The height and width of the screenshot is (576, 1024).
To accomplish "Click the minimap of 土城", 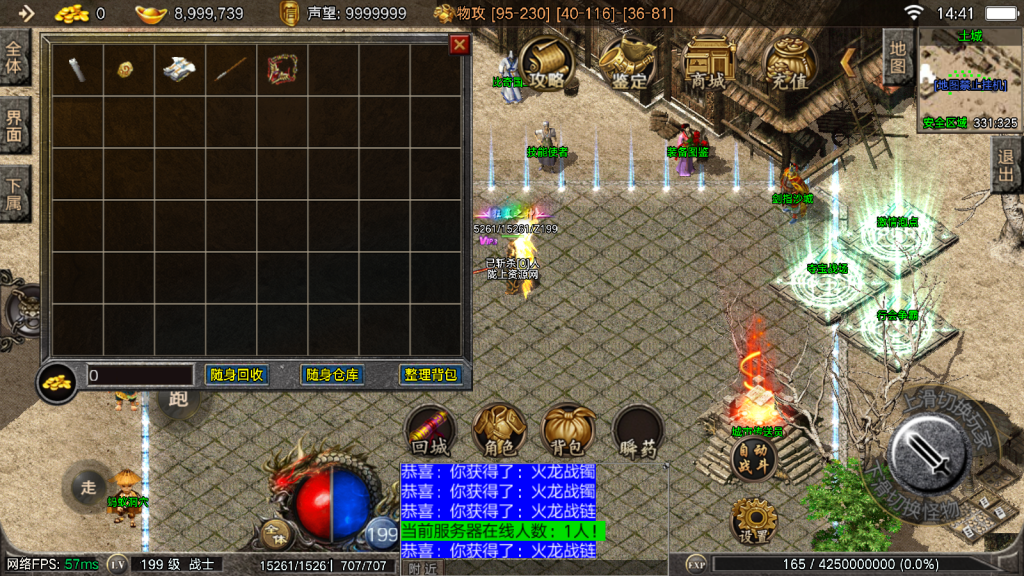I will coord(968,80).
